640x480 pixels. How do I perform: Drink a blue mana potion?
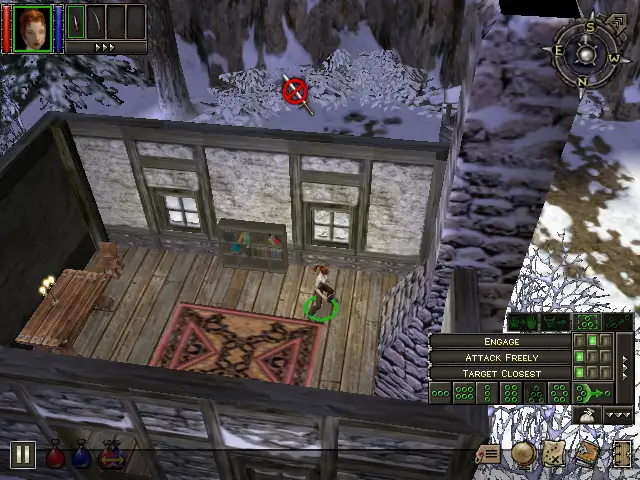(x=83, y=457)
